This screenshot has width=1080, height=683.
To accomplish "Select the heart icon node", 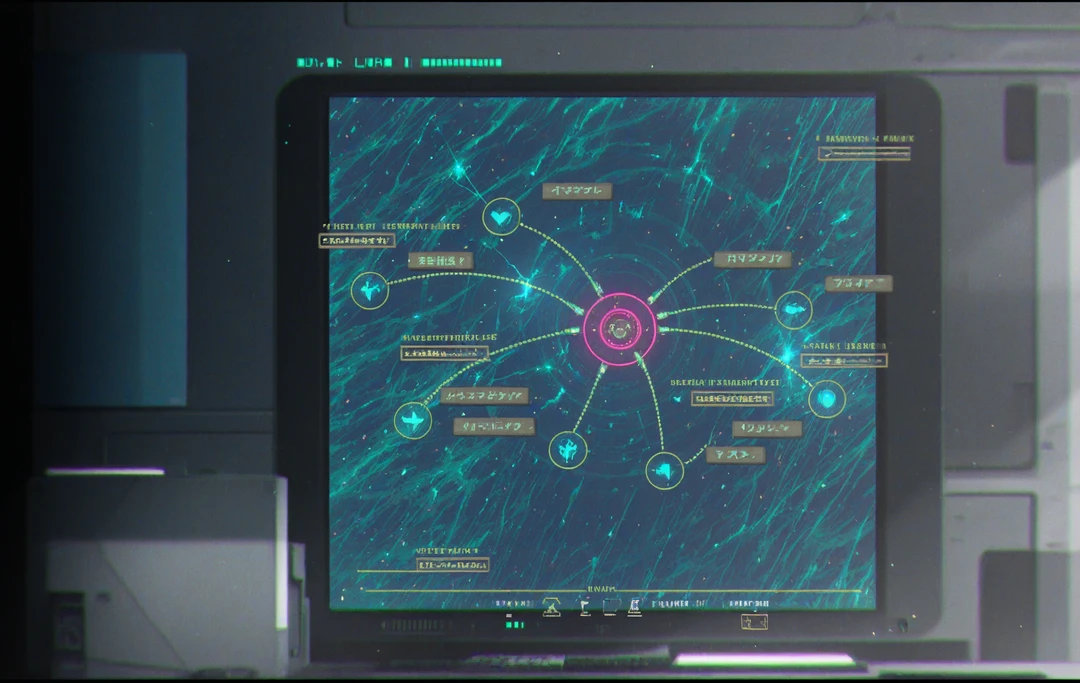I will tap(501, 216).
